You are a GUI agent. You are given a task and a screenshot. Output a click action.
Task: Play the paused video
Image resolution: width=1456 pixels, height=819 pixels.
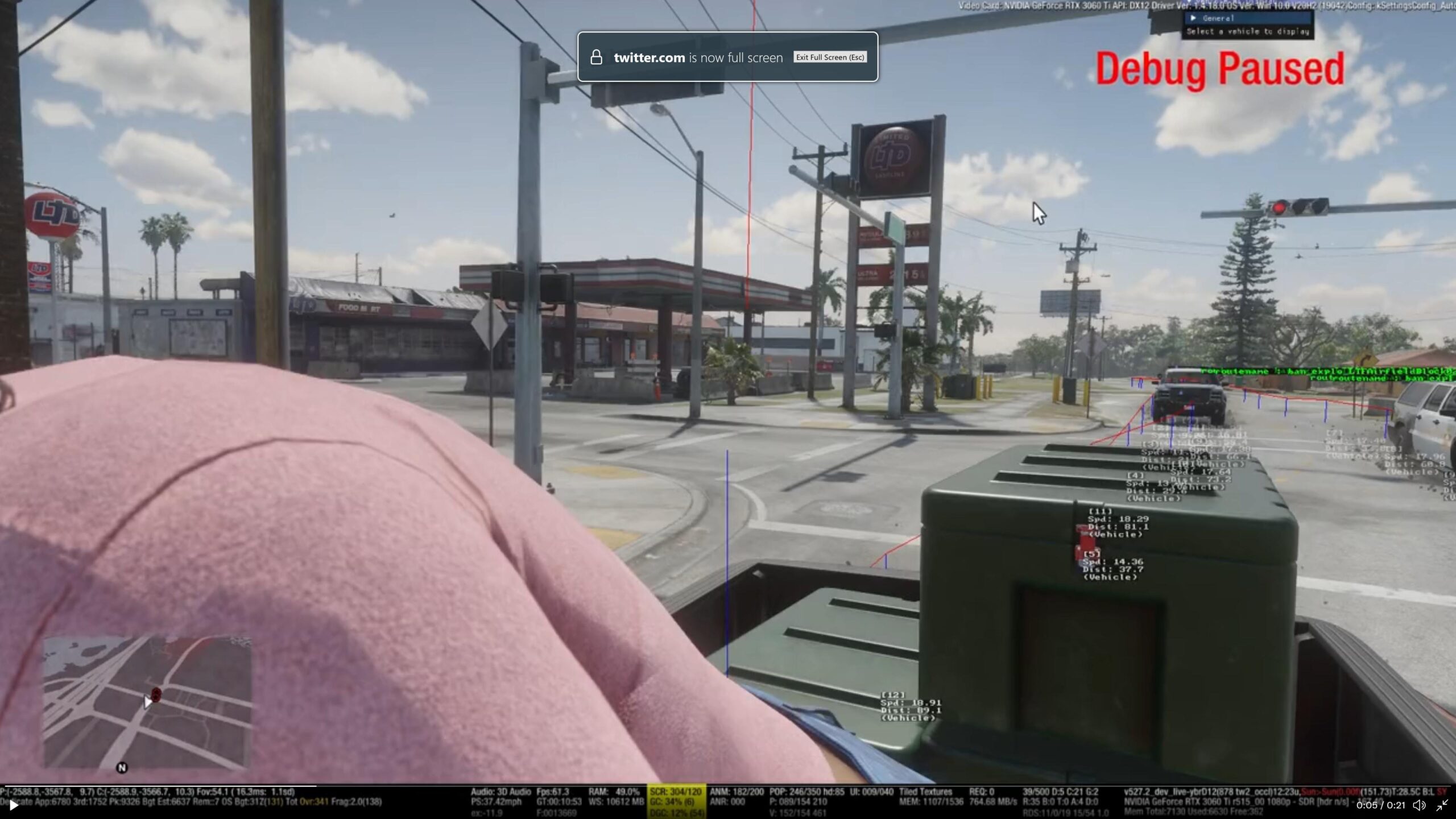(x=14, y=805)
